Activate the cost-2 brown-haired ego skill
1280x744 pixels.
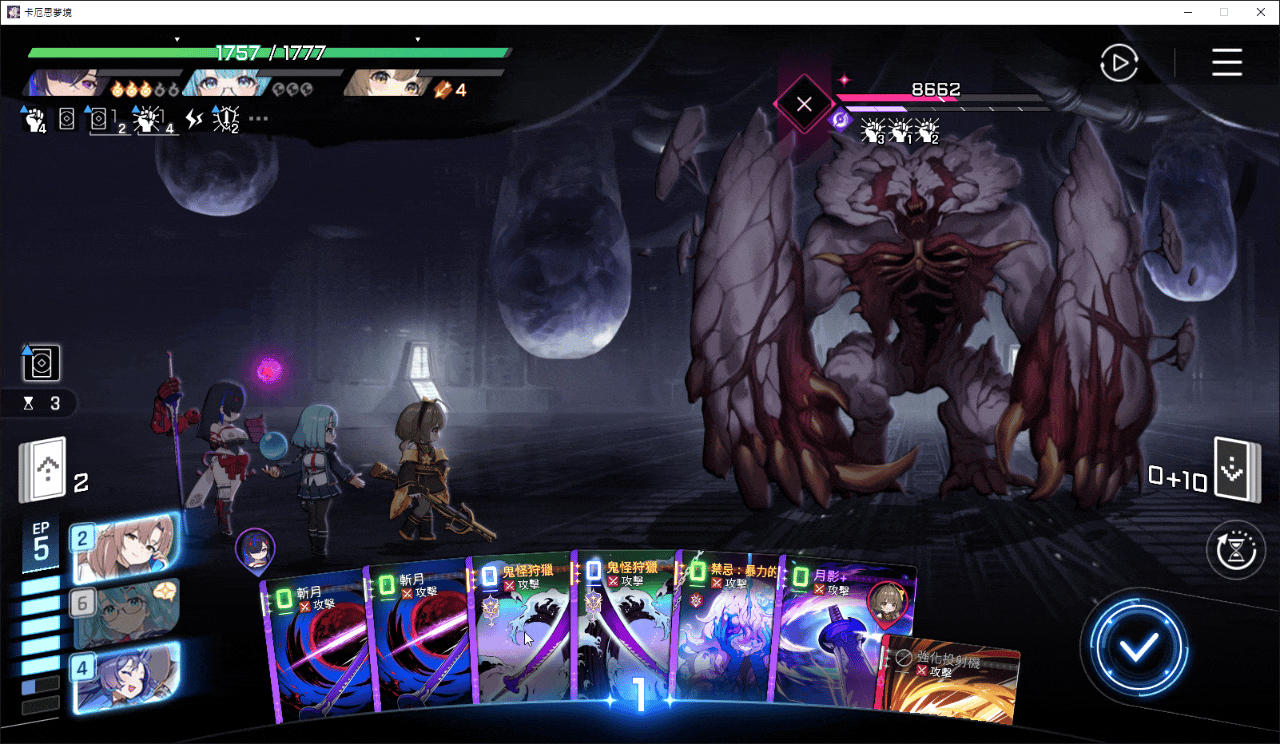click(125, 549)
